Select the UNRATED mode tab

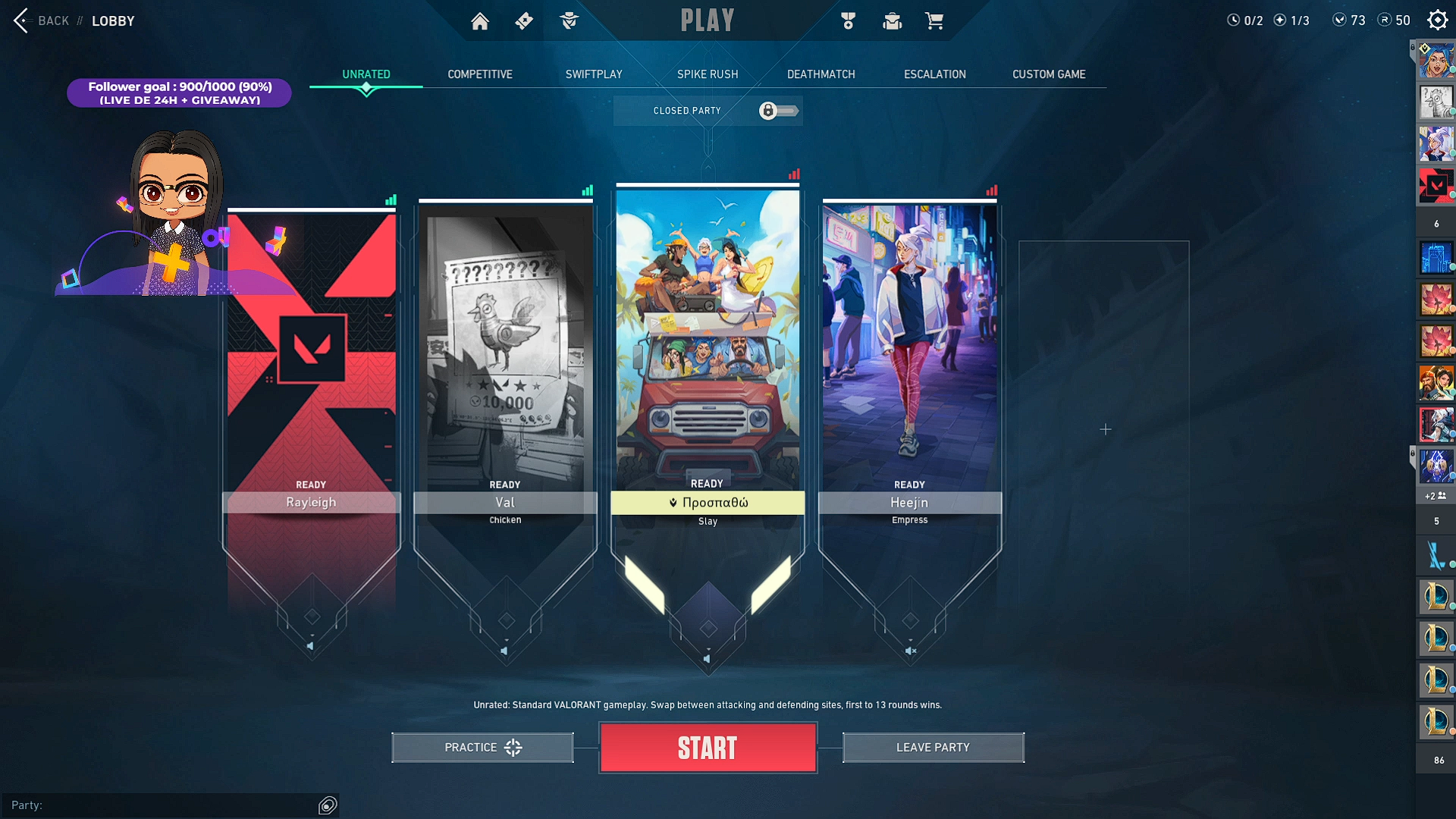pyautogui.click(x=366, y=74)
